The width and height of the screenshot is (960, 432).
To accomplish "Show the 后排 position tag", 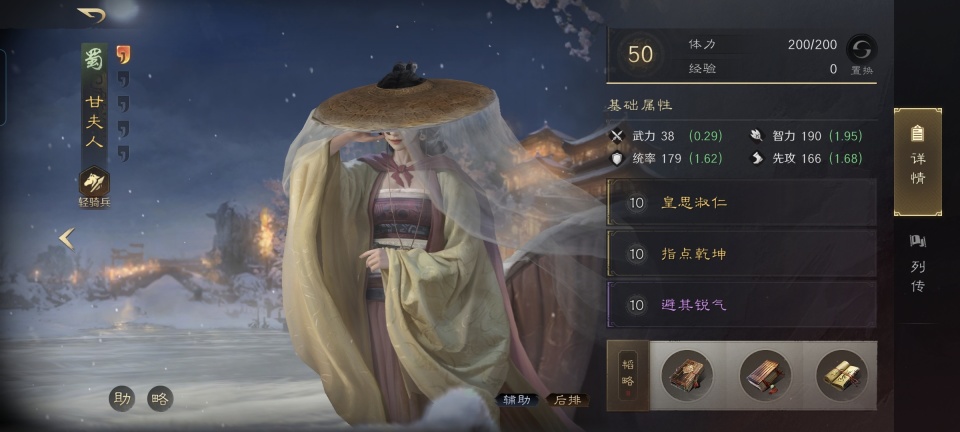I will pos(567,400).
